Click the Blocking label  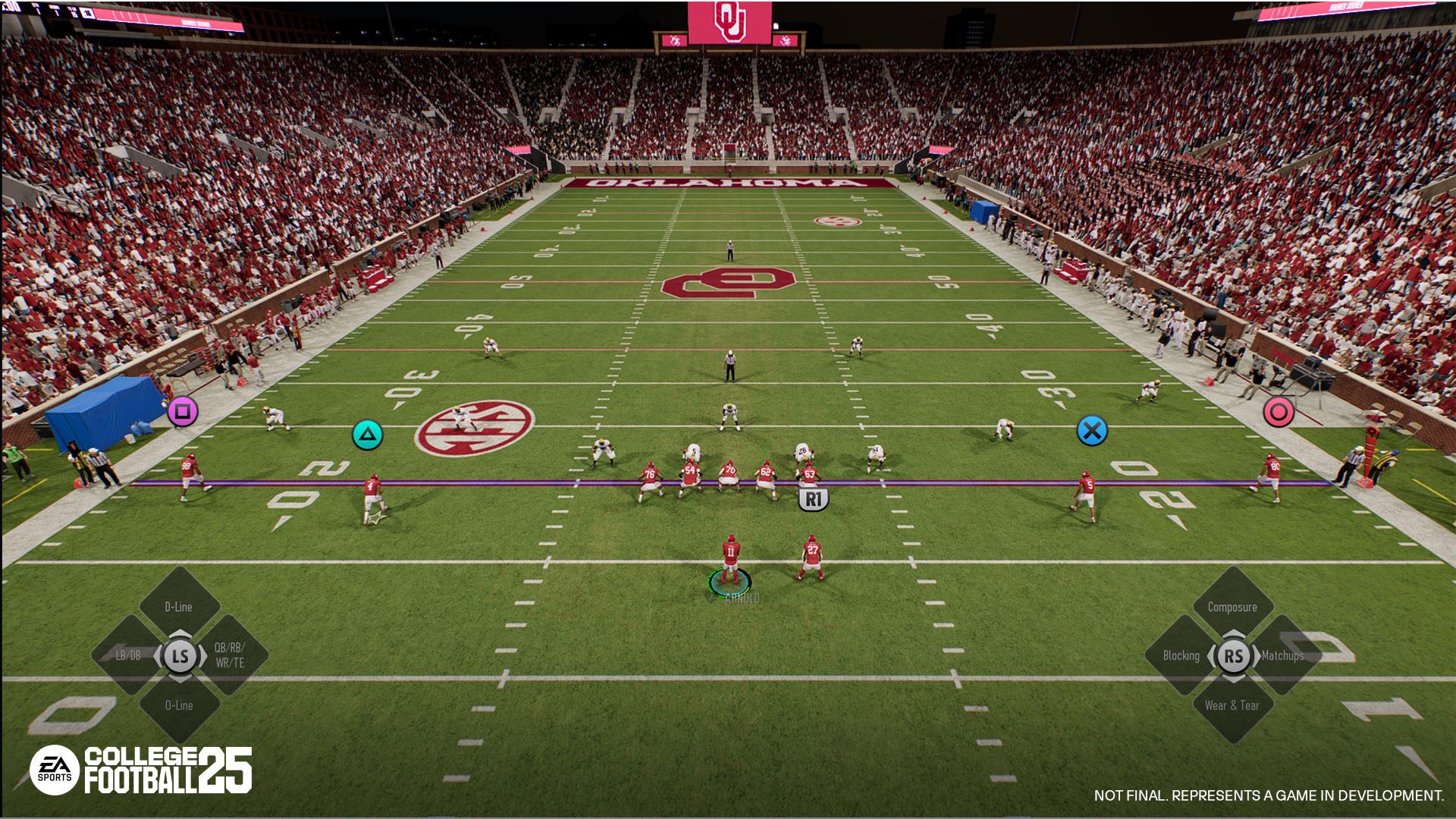point(1181,655)
